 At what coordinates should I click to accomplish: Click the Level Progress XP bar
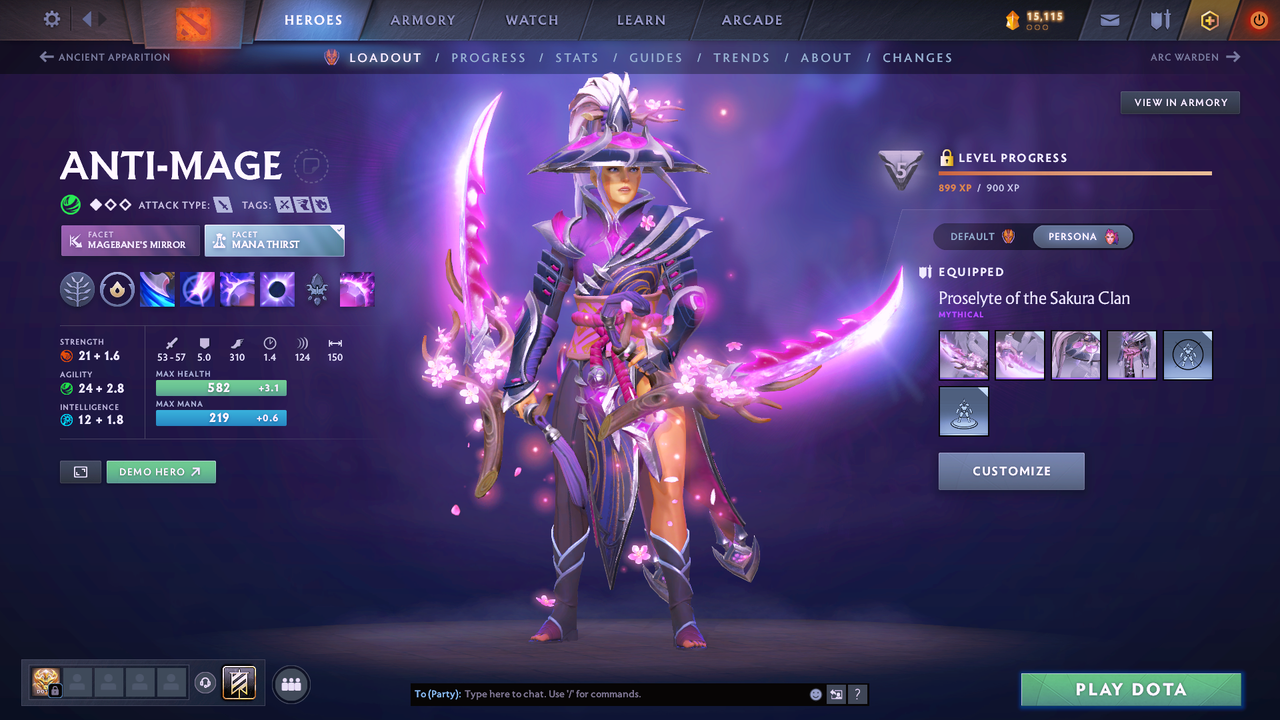pyautogui.click(x=1075, y=172)
